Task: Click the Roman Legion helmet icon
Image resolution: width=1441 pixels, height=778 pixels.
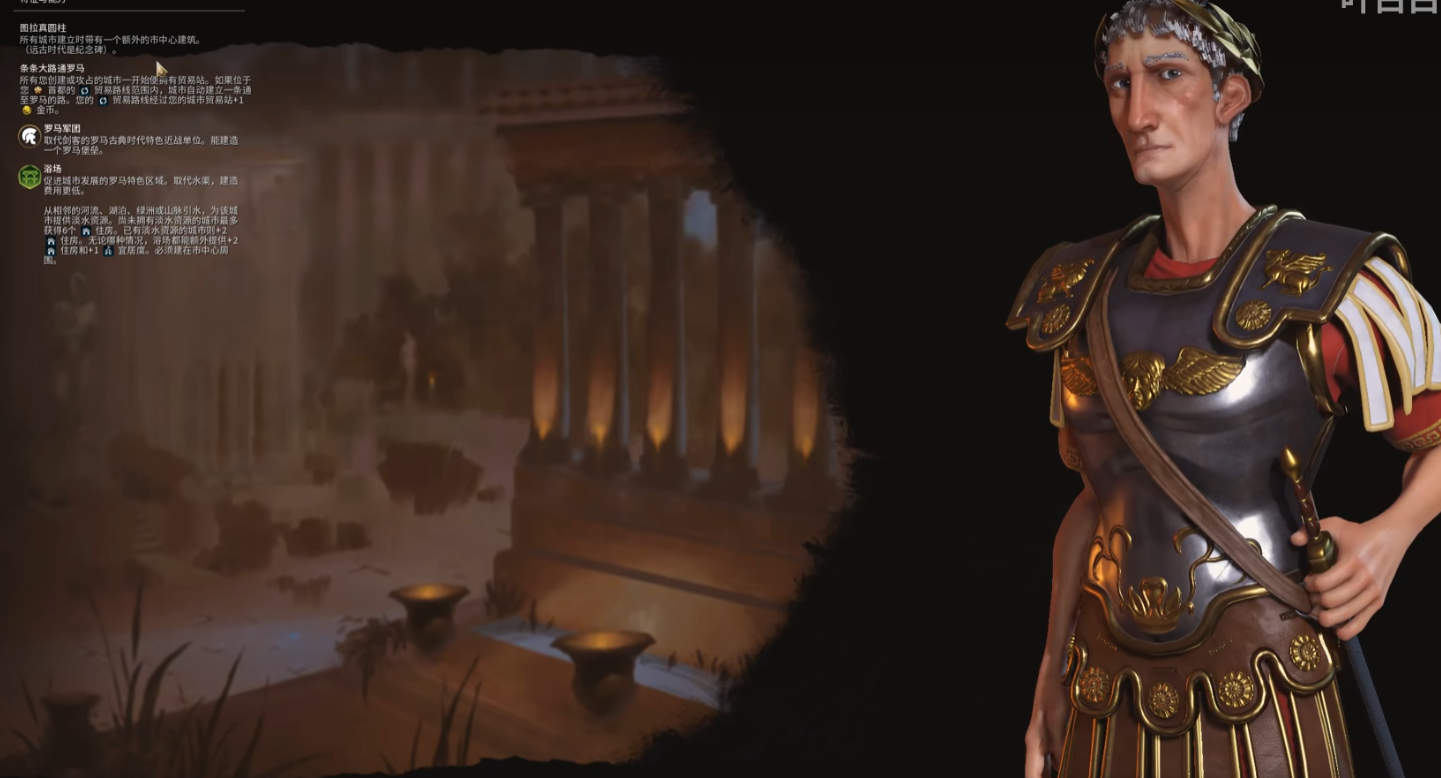Action: coord(29,137)
